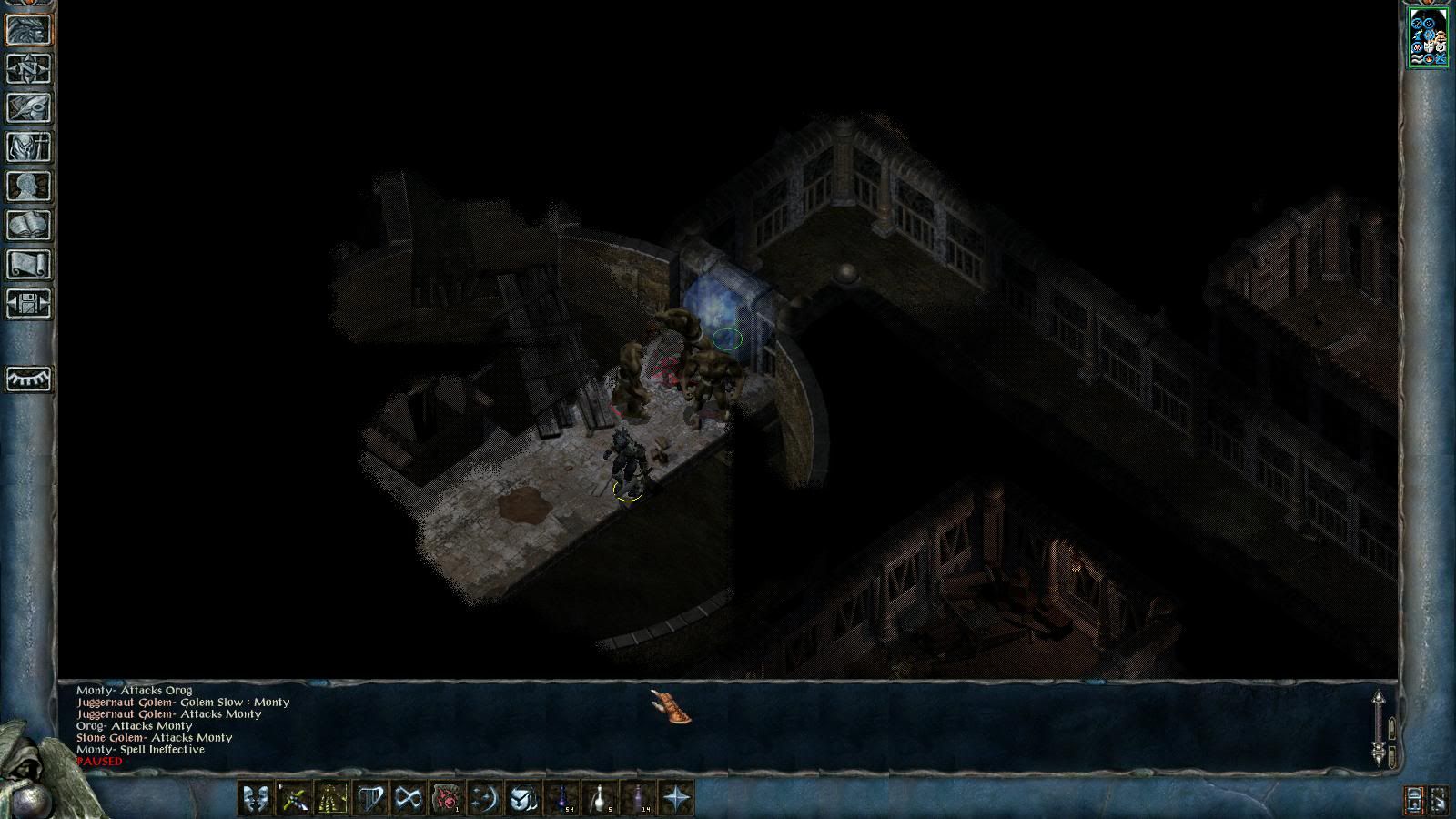
Task: Click the red paw item slot
Action: tap(447, 798)
